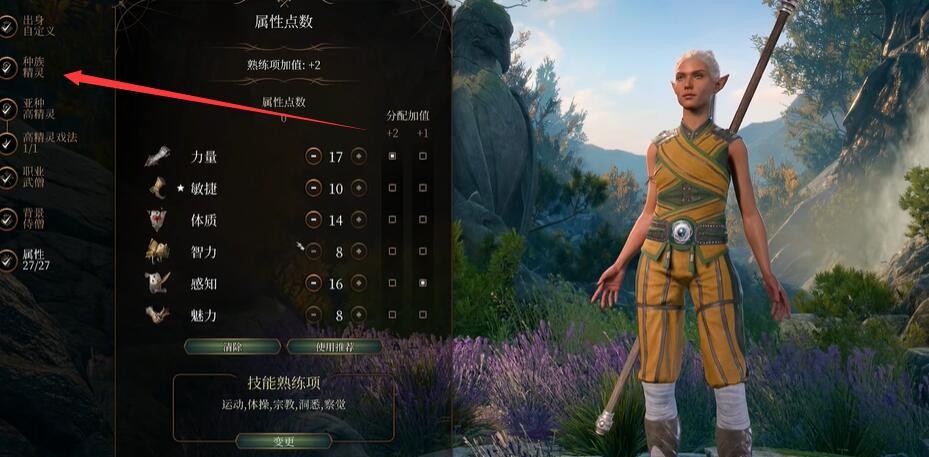Screen dimensions: 929x457
Task: Toggle the +1 bonus checkbox for 感知
Action: click(x=422, y=283)
